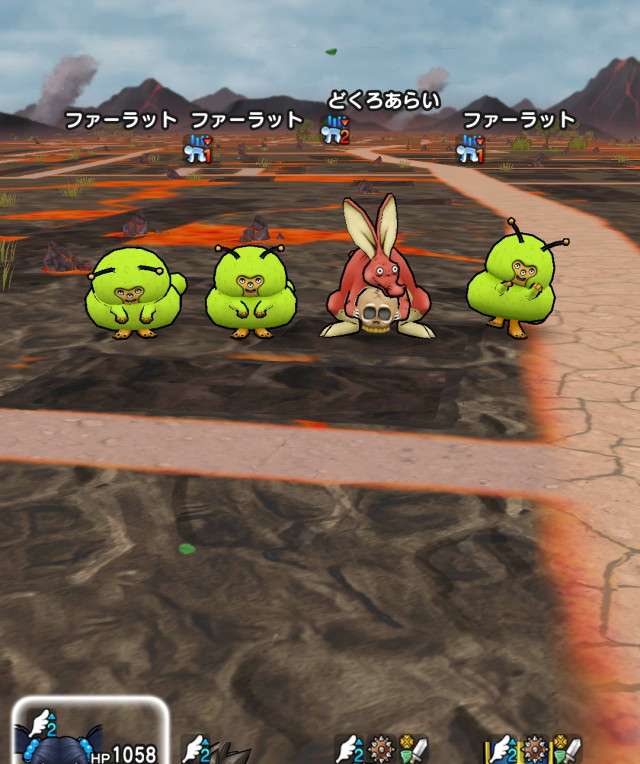This screenshot has width=640, height=764.
Task: Target the どくろあらい enemy
Action: coord(377,273)
